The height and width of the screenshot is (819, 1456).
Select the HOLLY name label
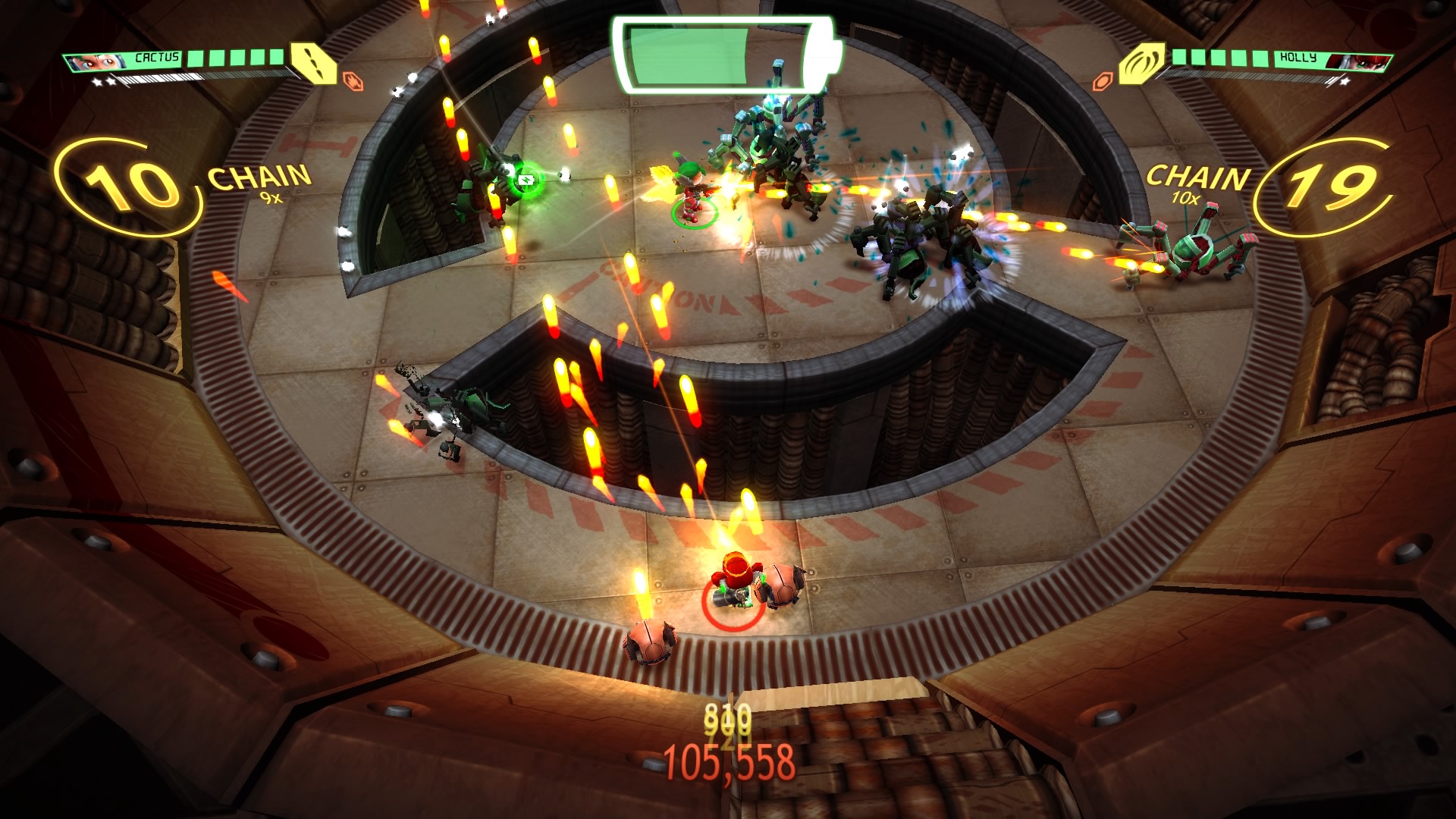click(x=1298, y=58)
